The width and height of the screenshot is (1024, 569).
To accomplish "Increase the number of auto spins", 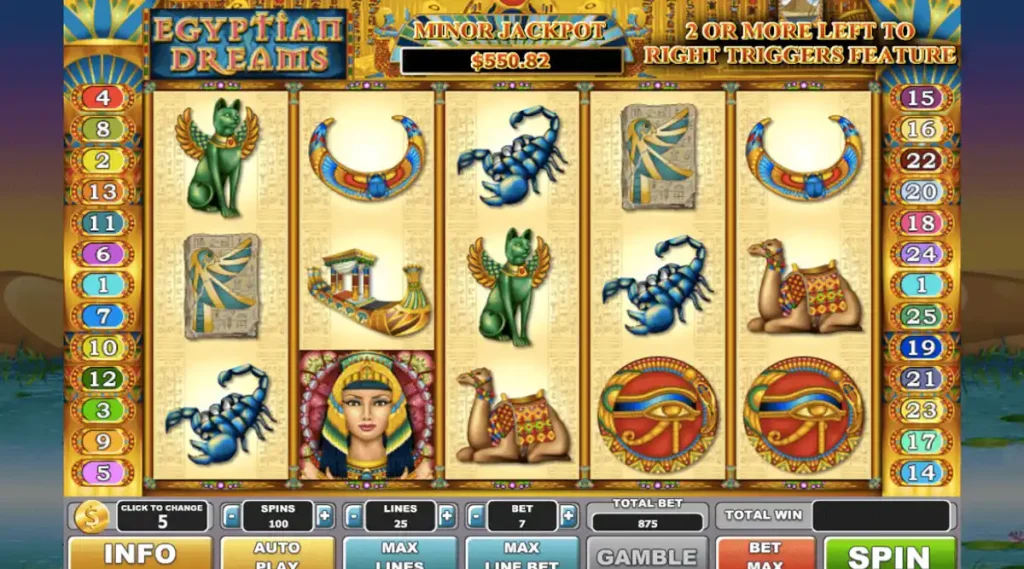I will [324, 516].
